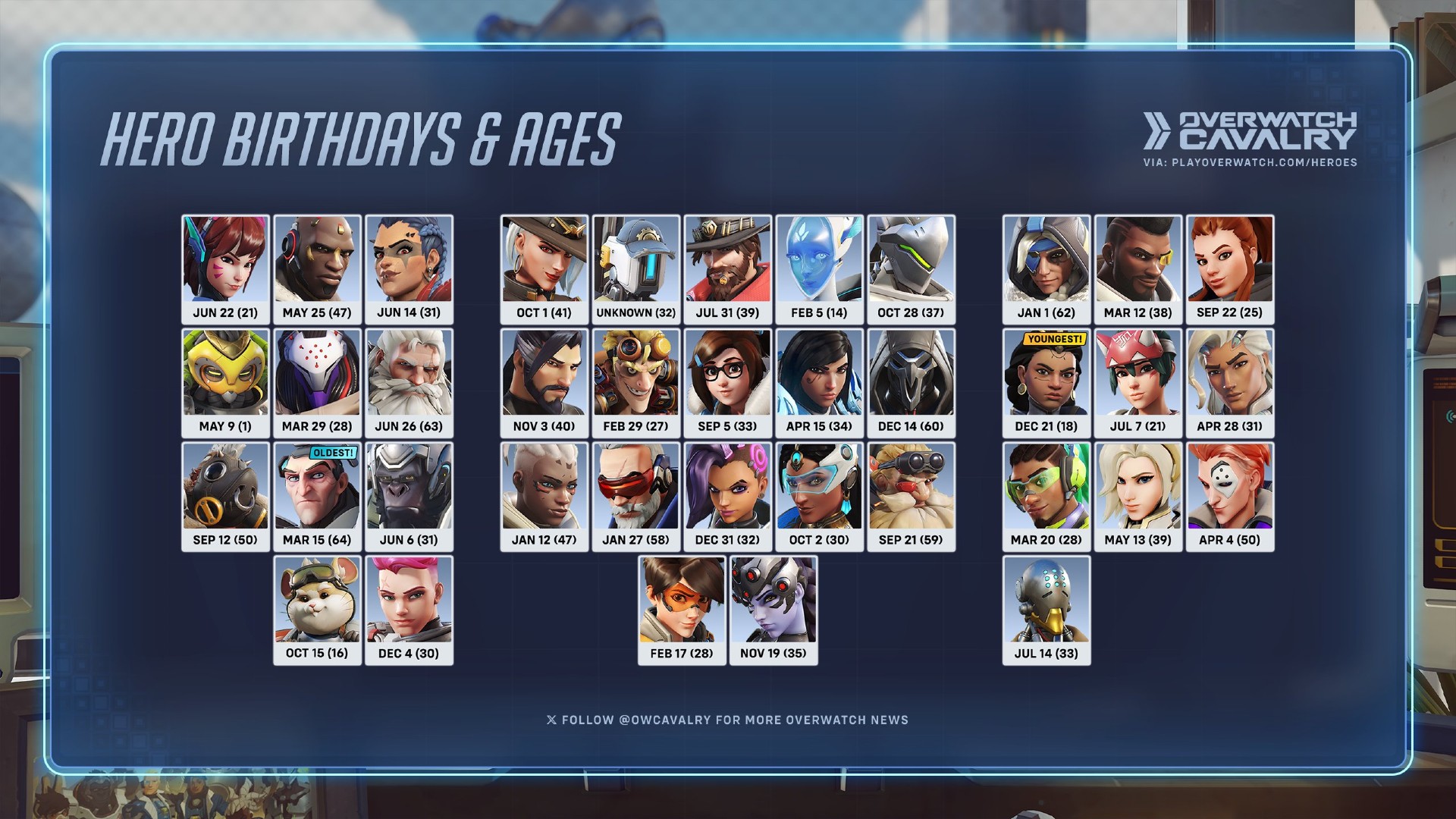Click Illari's card with the YOUNGEST badge
This screenshot has width=1456, height=819.
pos(1046,383)
